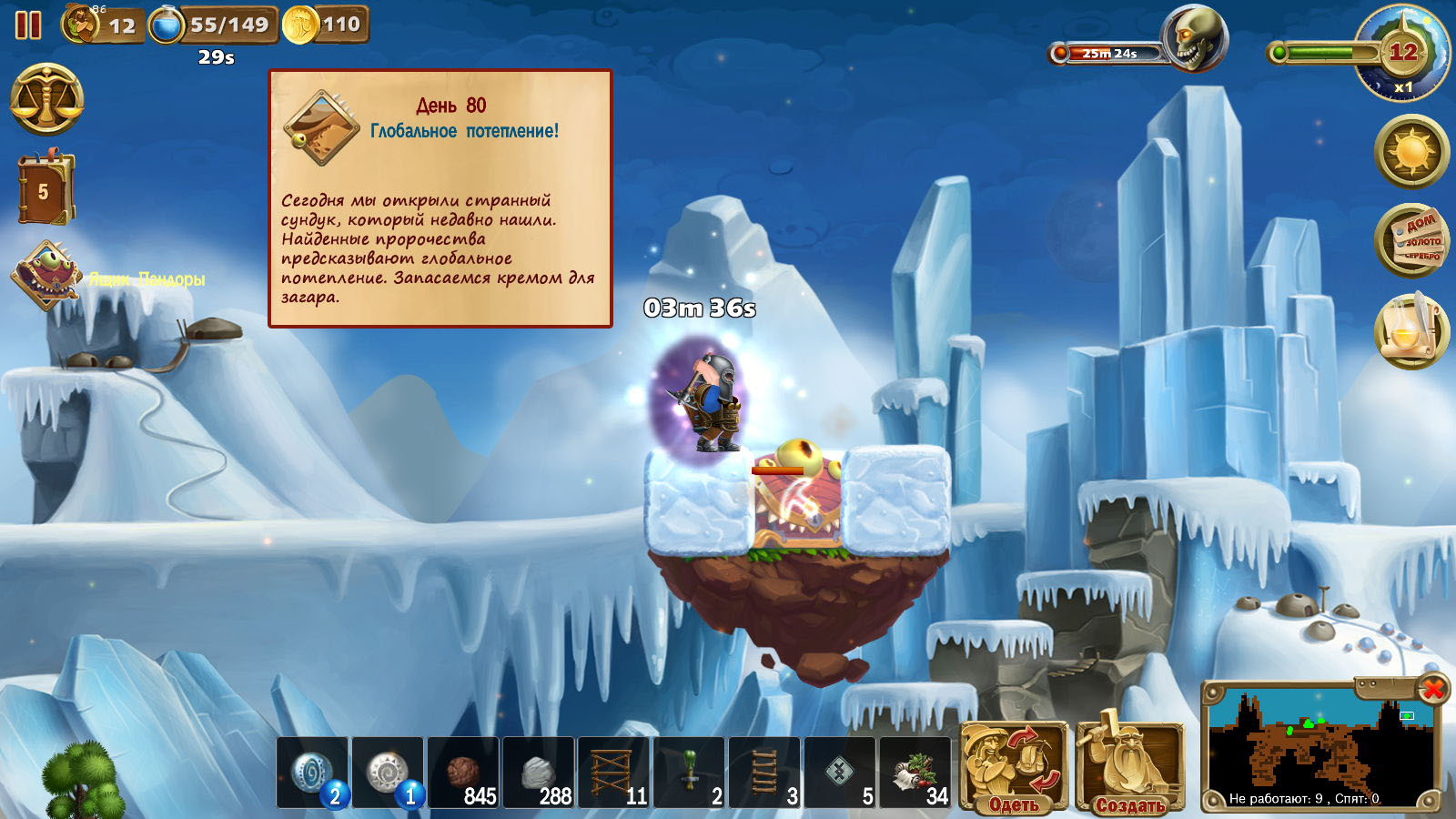Click the skull monster wave icon

click(1194, 40)
